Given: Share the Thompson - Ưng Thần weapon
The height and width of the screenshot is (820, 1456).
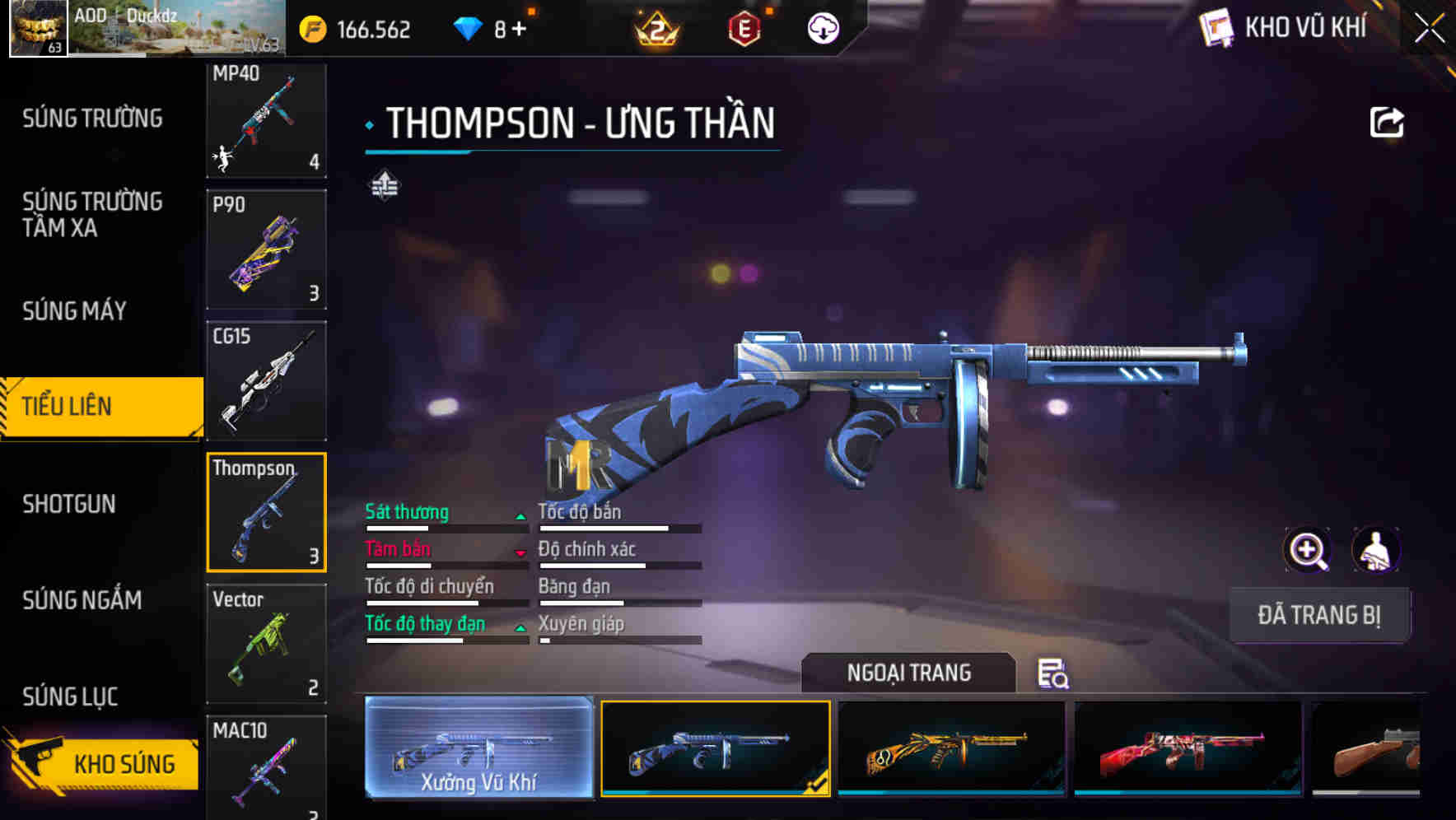Looking at the screenshot, I should (1388, 122).
